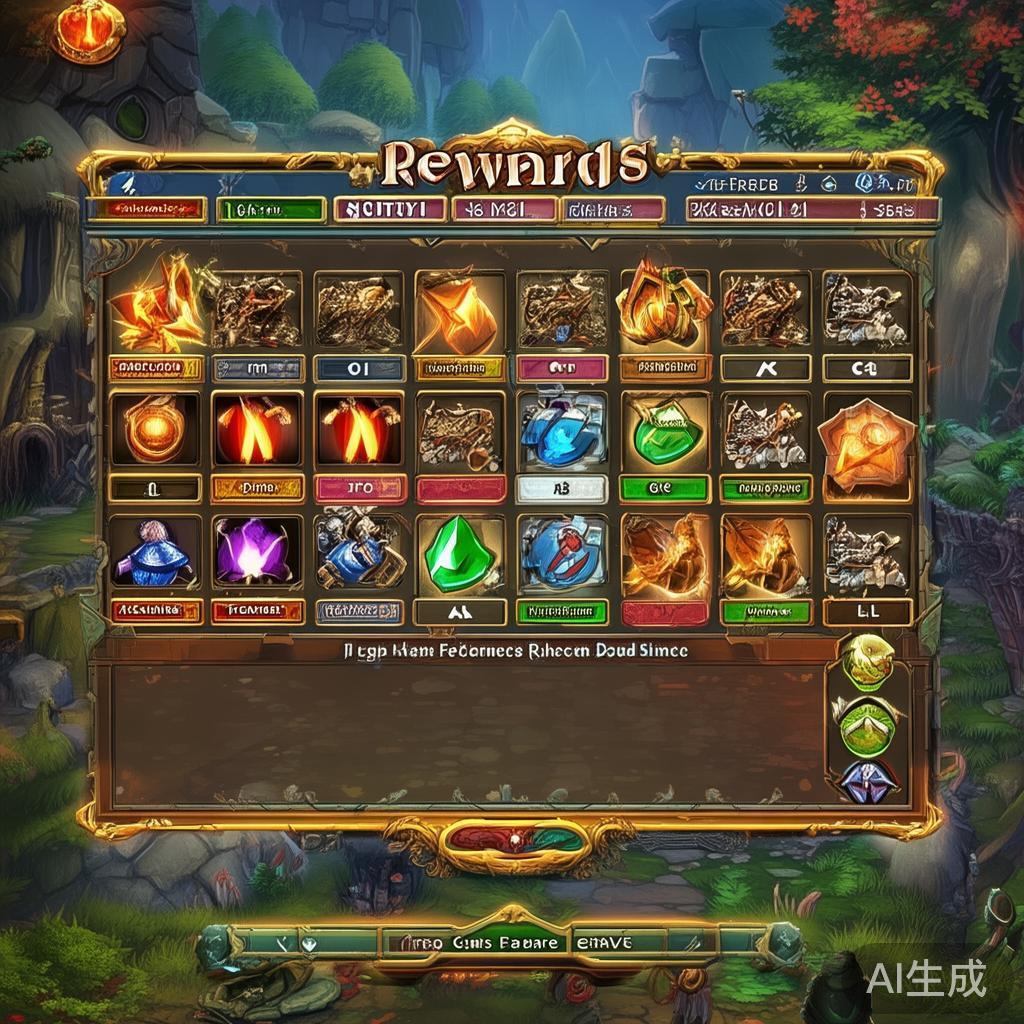The width and height of the screenshot is (1024, 1024).
Task: Open the red leftmost header tab
Action: click(x=146, y=209)
